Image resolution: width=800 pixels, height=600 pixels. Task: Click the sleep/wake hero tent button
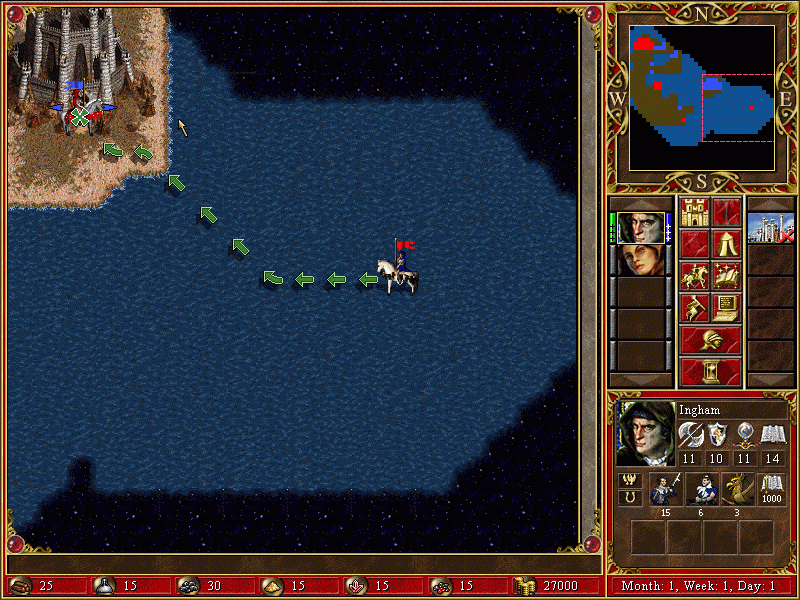click(x=726, y=244)
